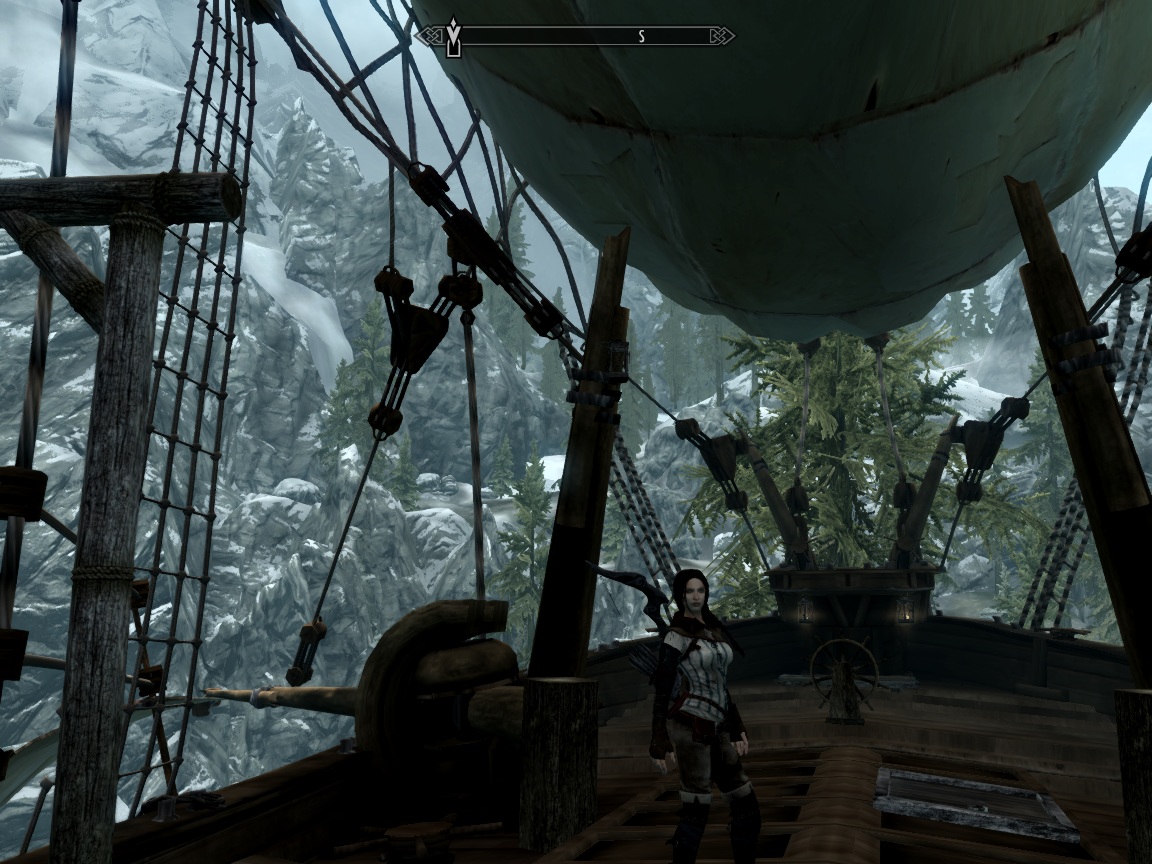1152x864 pixels.
Task: Select the South heading letter on the compass
Action: click(x=642, y=37)
